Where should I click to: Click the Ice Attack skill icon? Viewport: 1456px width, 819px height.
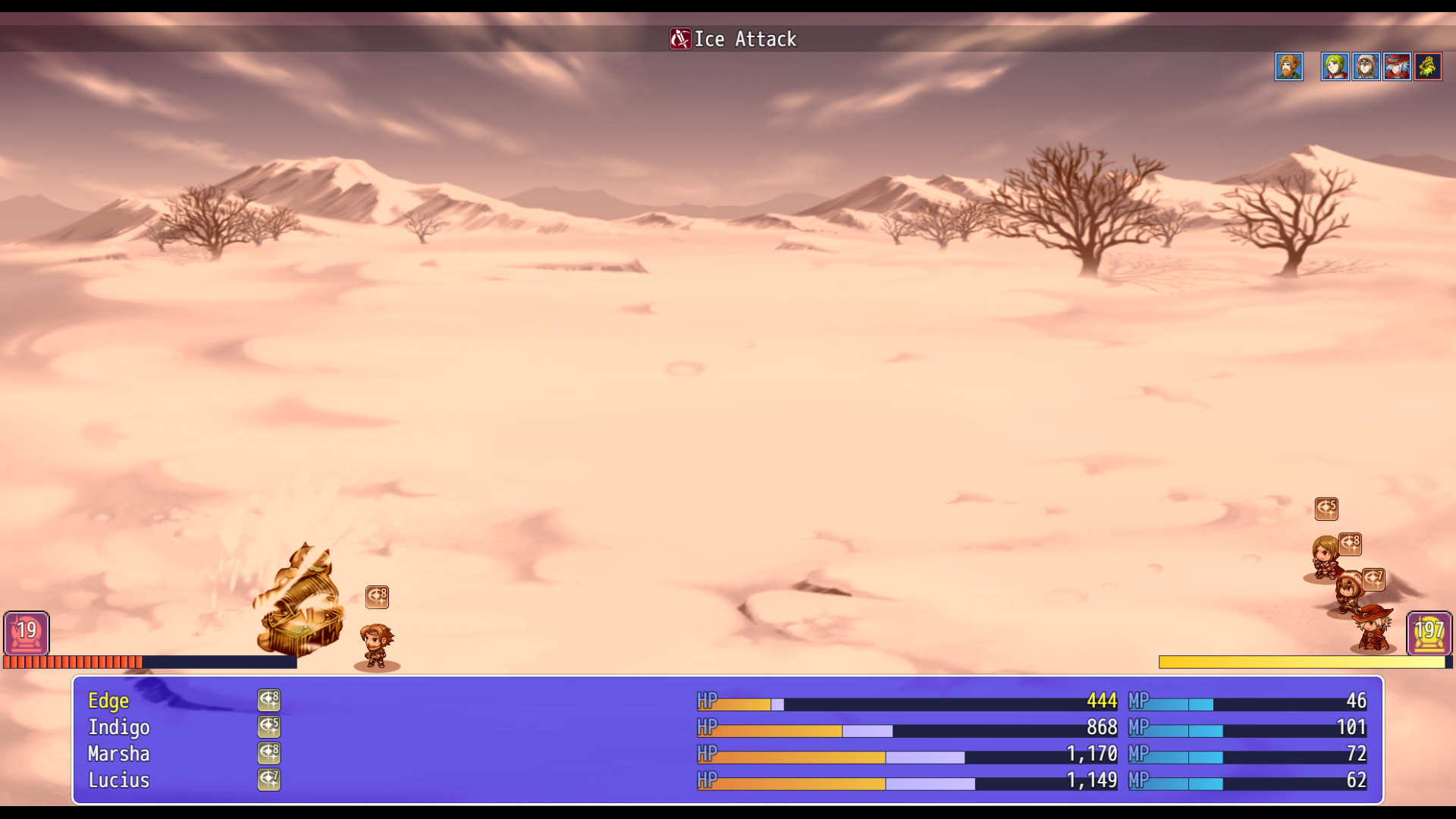(x=680, y=39)
